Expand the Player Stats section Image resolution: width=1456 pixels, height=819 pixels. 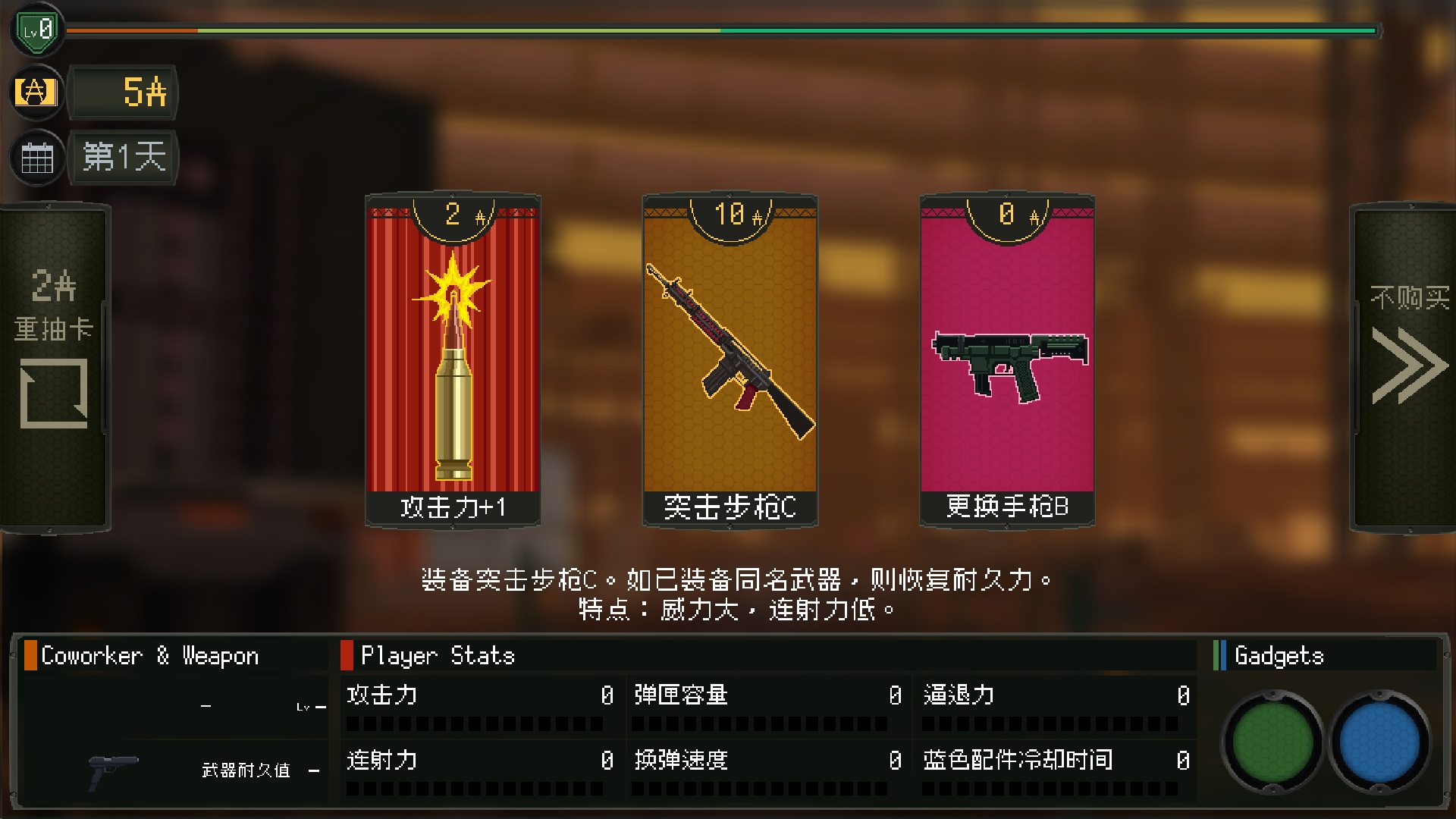click(x=436, y=655)
